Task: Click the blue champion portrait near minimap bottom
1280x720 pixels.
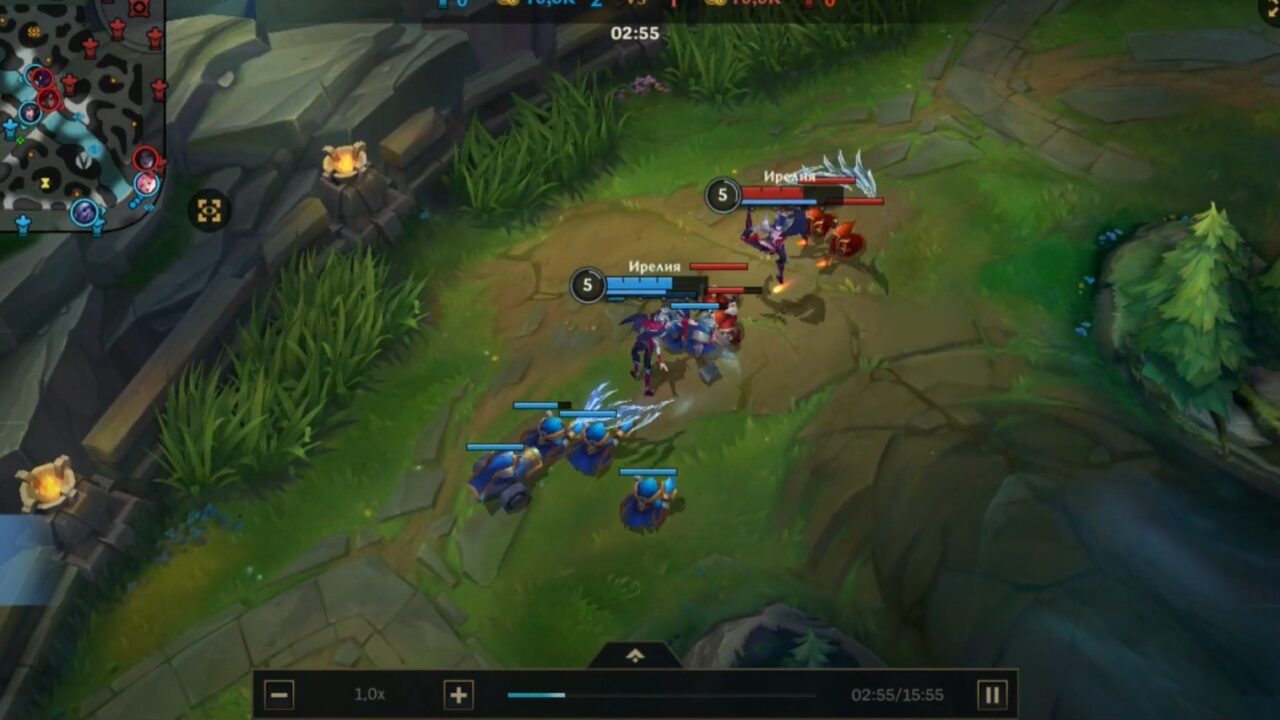Action: point(84,213)
